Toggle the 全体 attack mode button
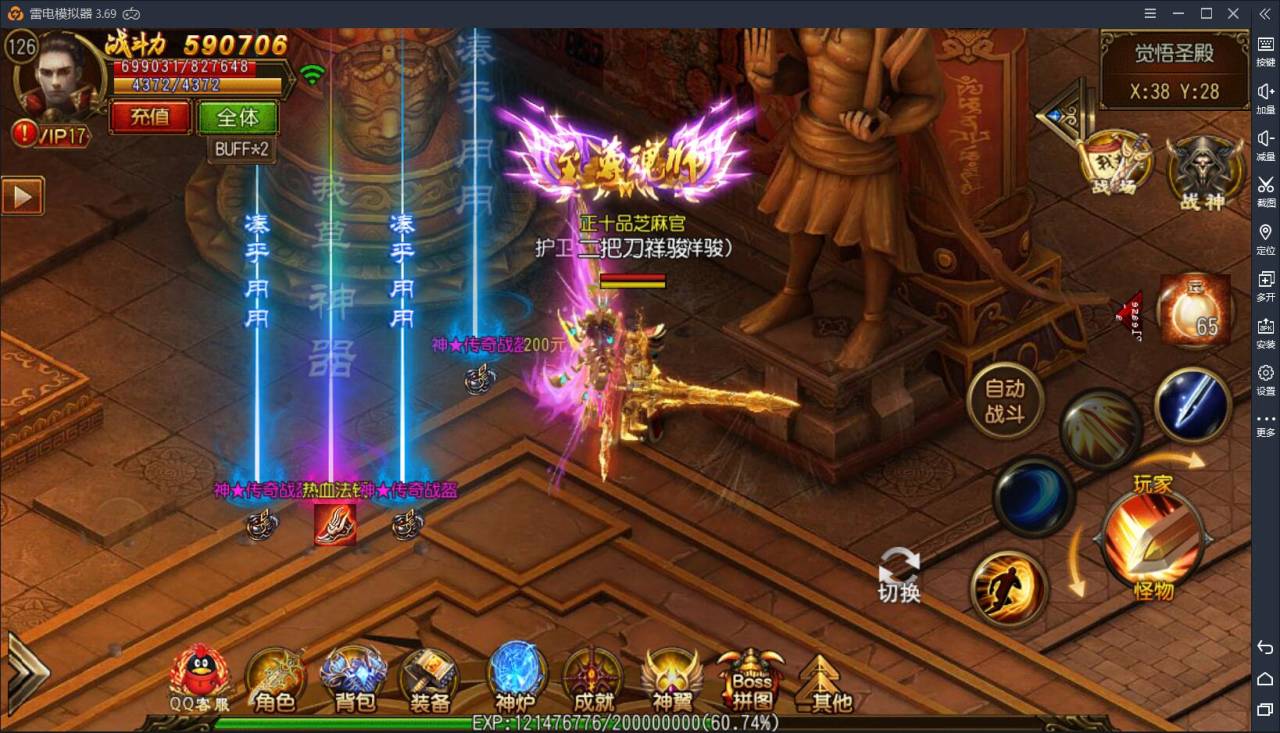Image resolution: width=1280 pixels, height=733 pixels. [237, 117]
